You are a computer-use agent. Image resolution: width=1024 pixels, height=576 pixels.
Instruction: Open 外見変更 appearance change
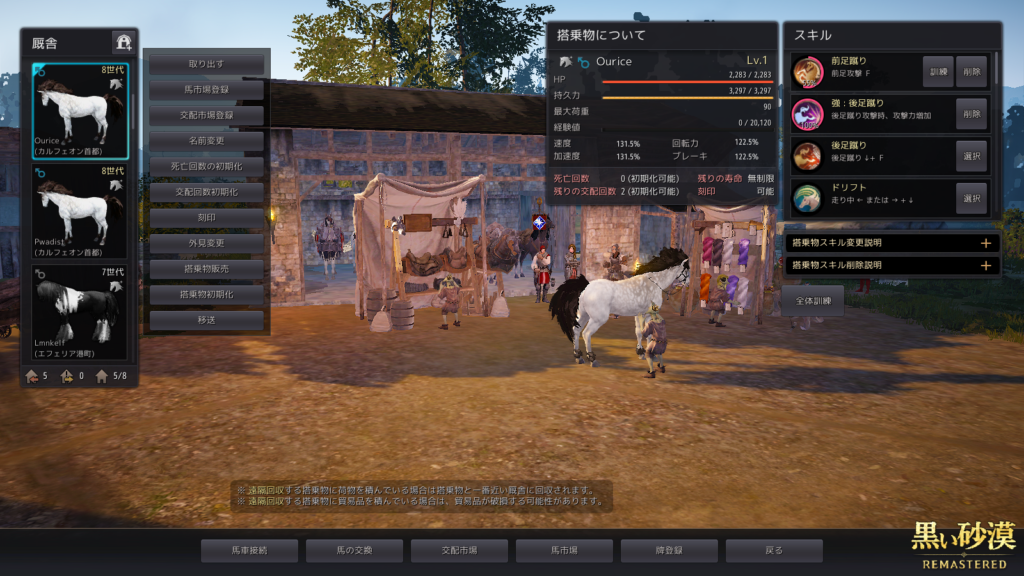click(207, 243)
